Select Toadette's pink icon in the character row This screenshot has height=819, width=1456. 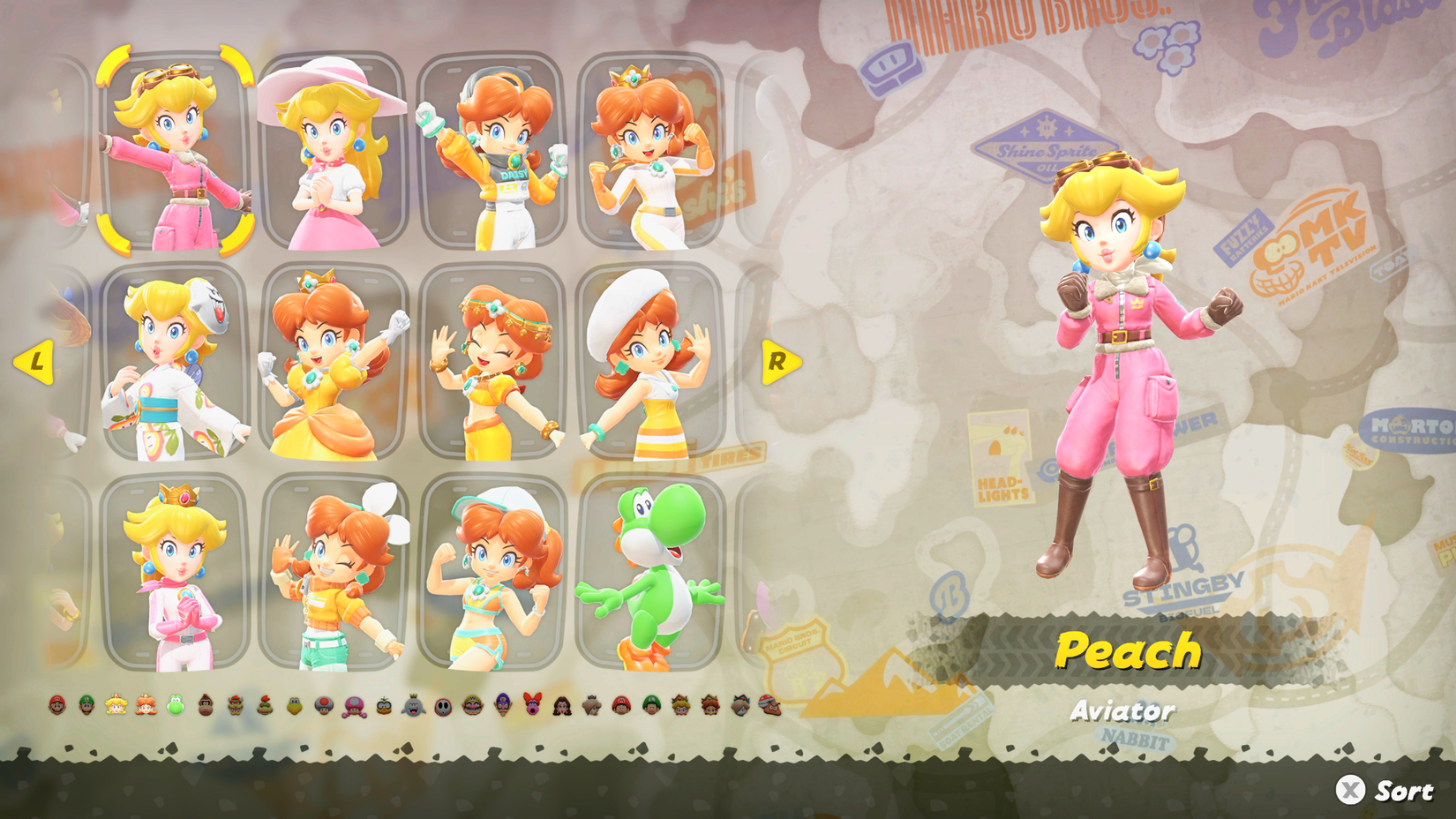pyautogui.click(x=353, y=703)
